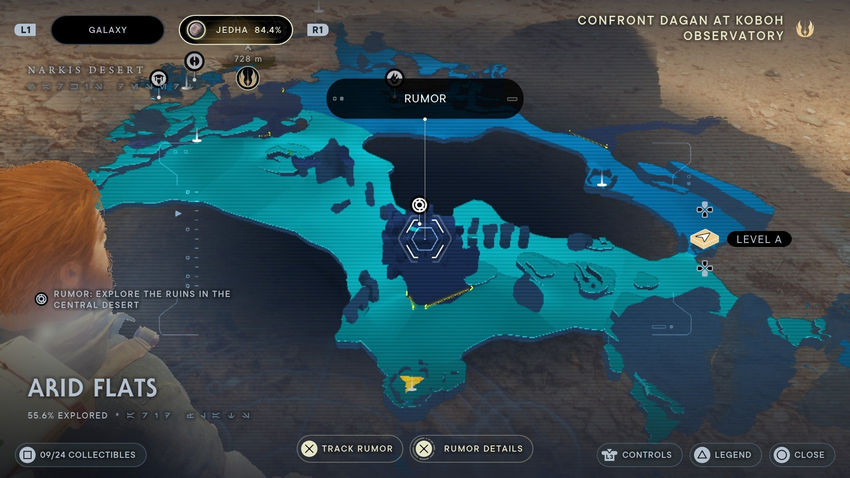
Task: Select the Jedha 84.4% planet tab
Action: (236, 30)
